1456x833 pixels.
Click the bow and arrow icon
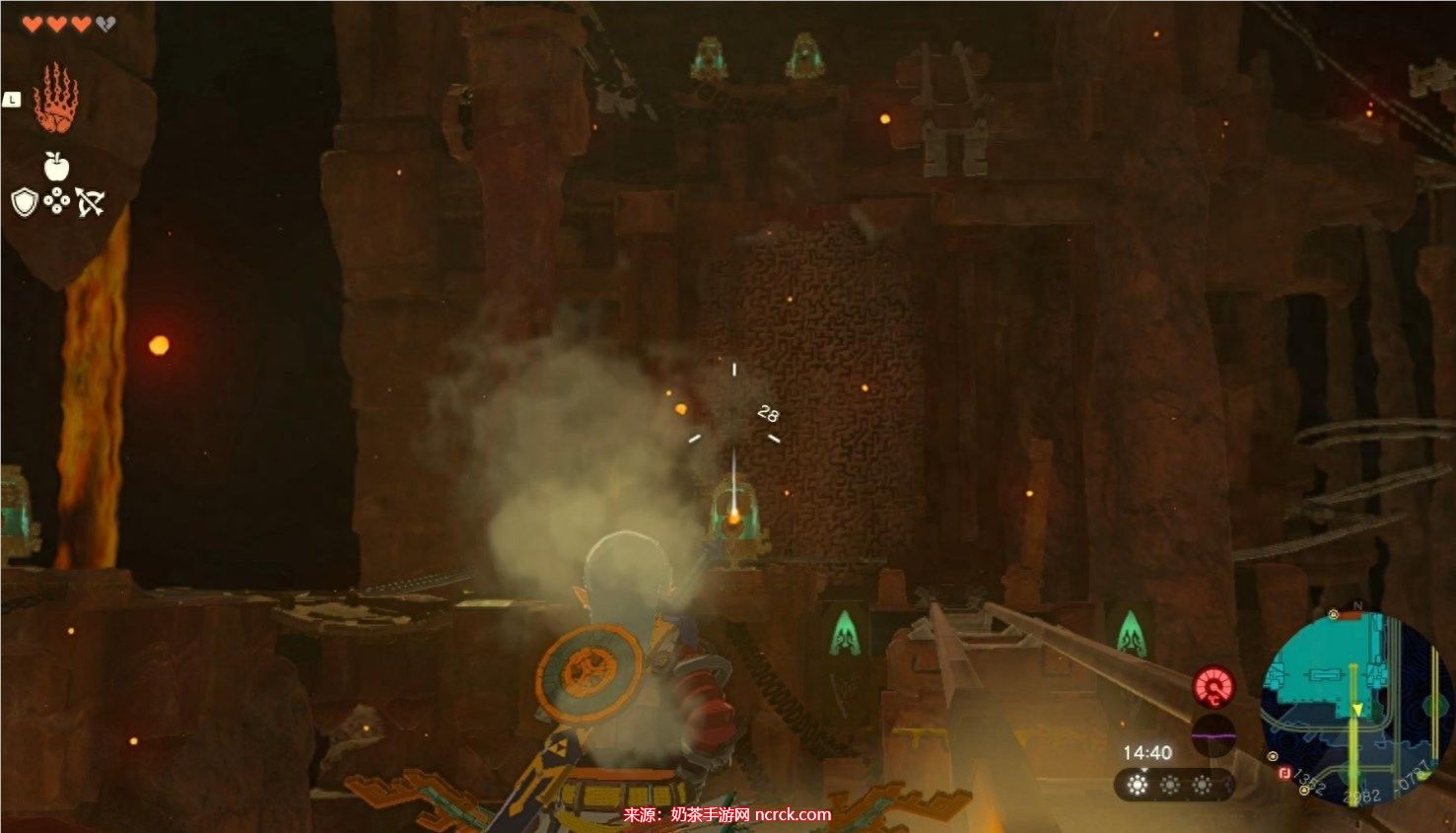tap(91, 203)
